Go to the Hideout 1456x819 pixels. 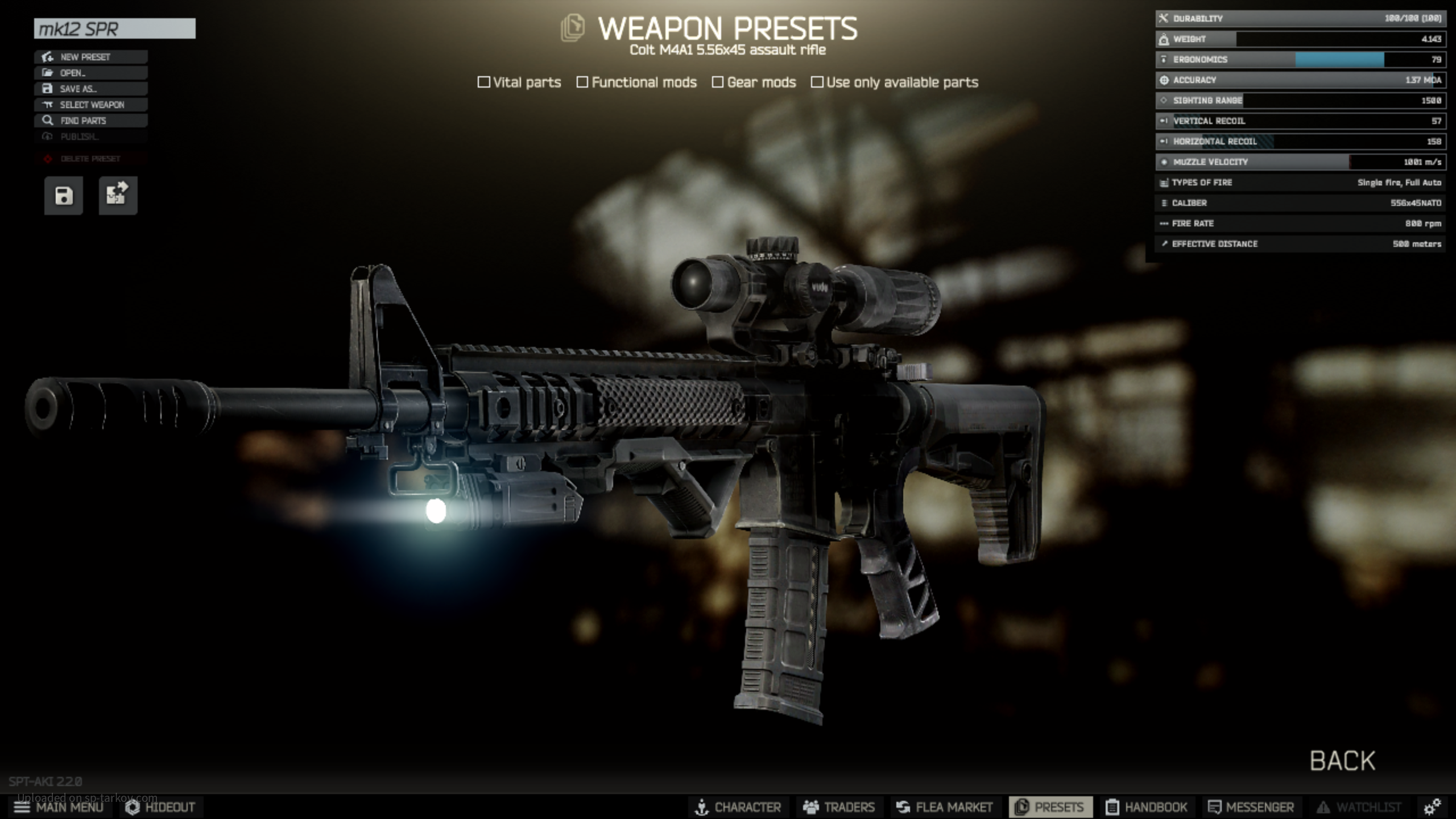point(160,807)
